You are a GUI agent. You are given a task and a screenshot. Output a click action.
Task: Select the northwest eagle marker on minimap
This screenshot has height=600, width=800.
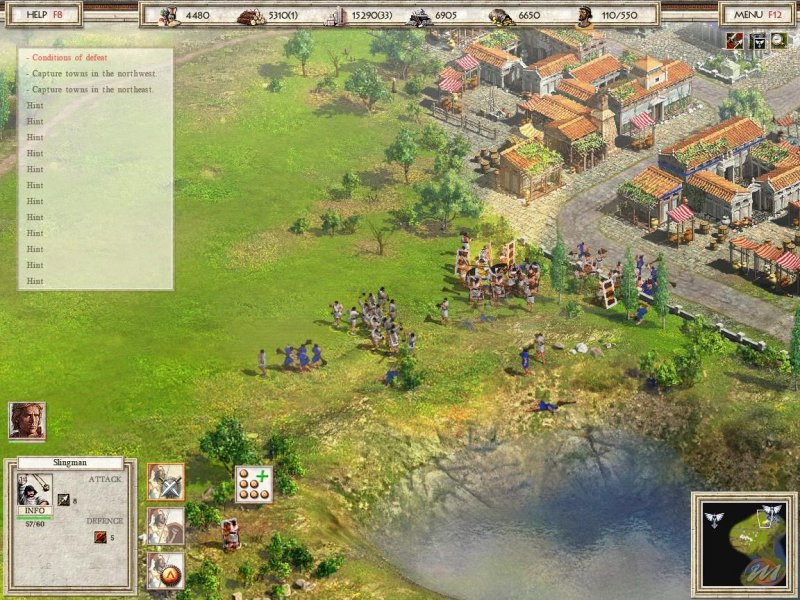pyautogui.click(x=714, y=517)
